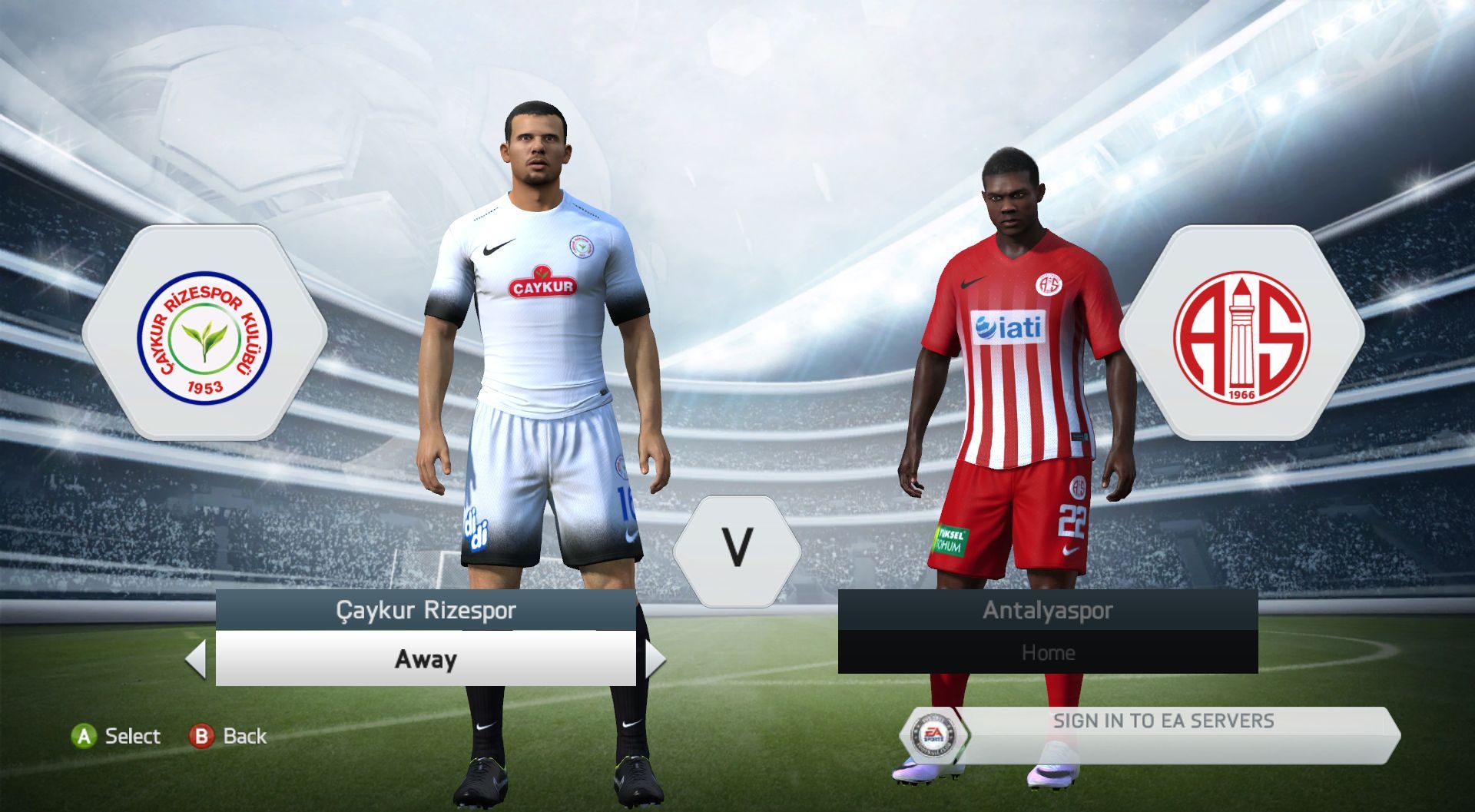Select the Away kit option bar
The image size is (1475, 812).
click(426, 659)
